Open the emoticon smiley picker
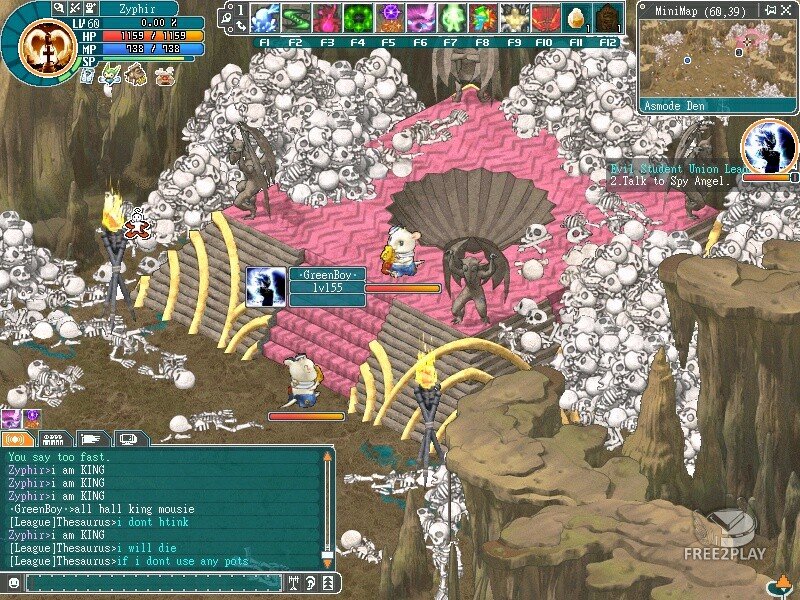This screenshot has height=600, width=800. pyautogui.click(x=14, y=582)
